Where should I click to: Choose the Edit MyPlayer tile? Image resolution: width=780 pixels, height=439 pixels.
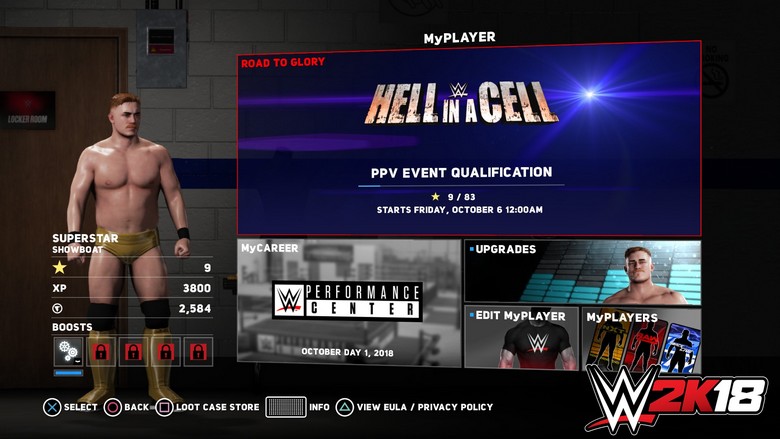pyautogui.click(x=521, y=339)
